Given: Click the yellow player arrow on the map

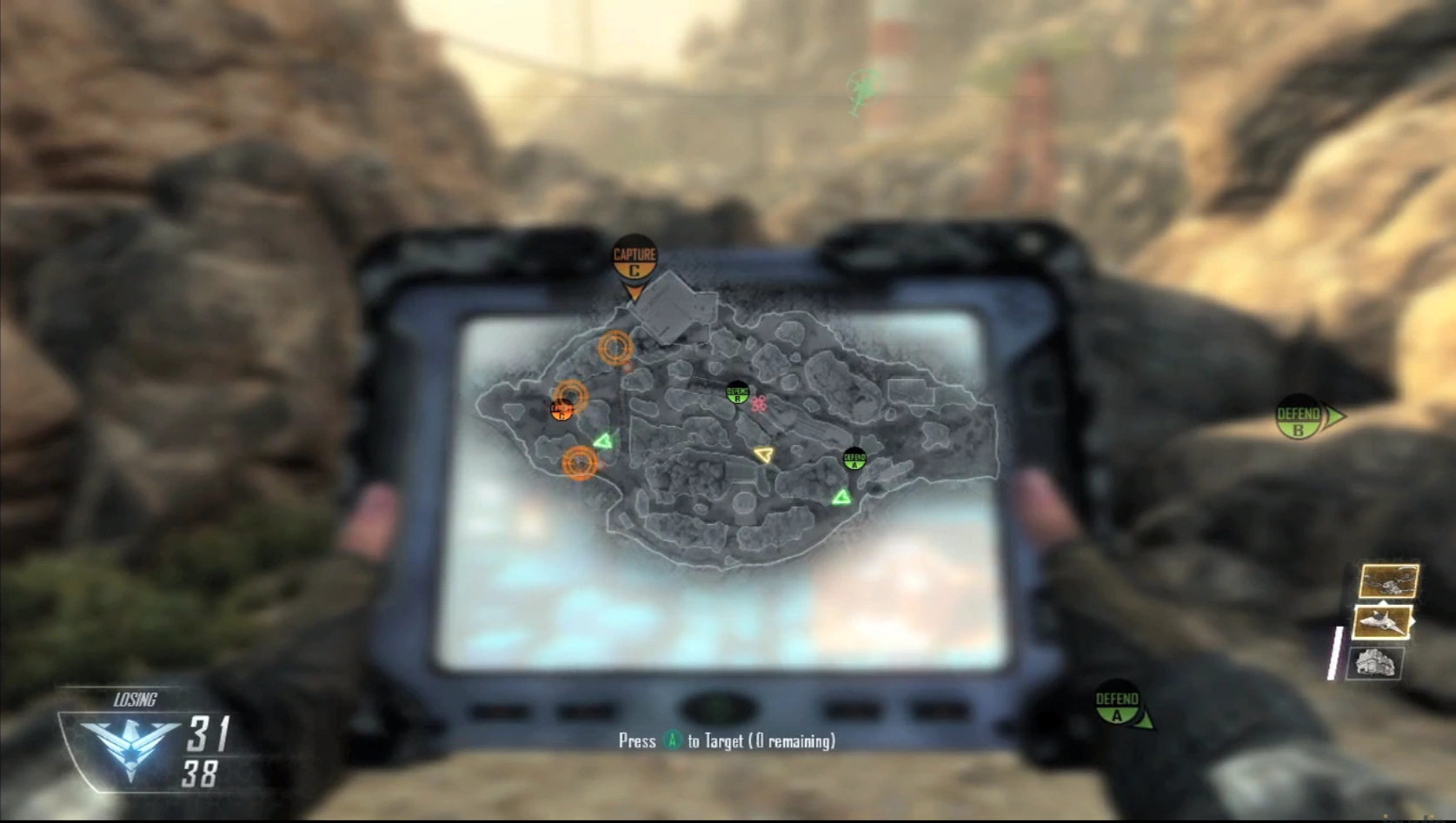Looking at the screenshot, I should 764,455.
